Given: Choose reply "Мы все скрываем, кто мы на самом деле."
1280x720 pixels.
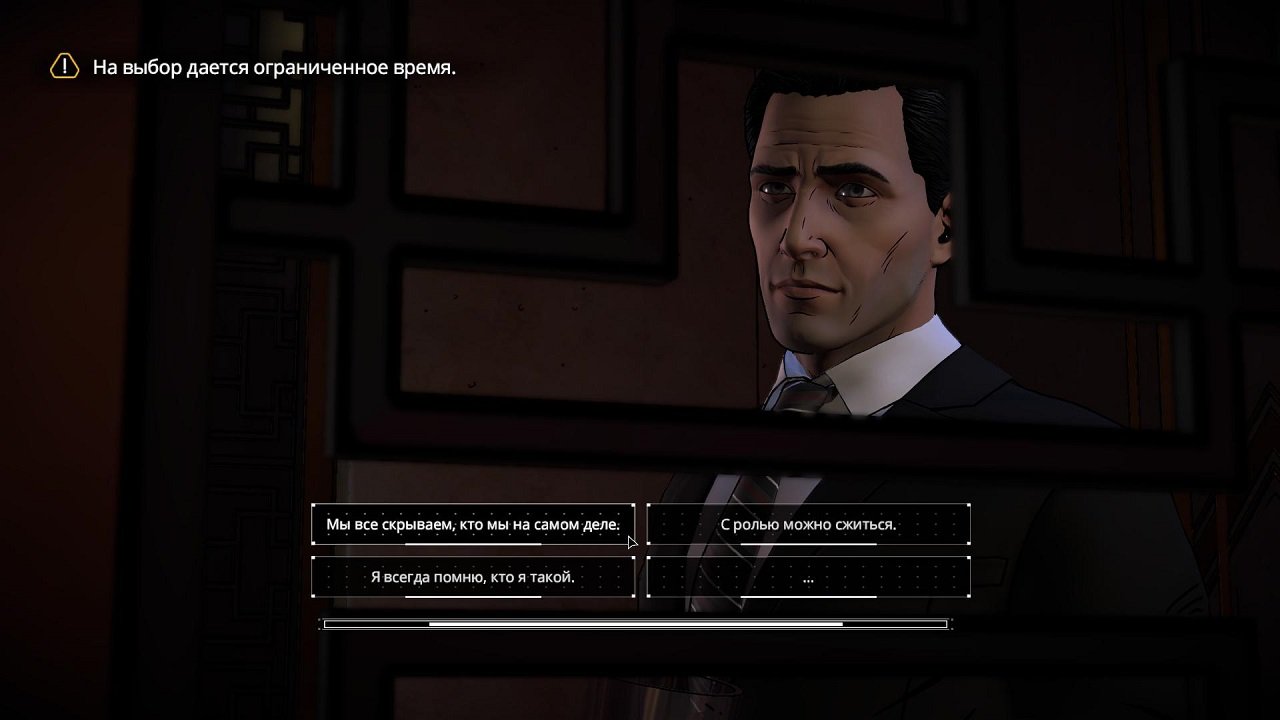Looking at the screenshot, I should click(472, 524).
